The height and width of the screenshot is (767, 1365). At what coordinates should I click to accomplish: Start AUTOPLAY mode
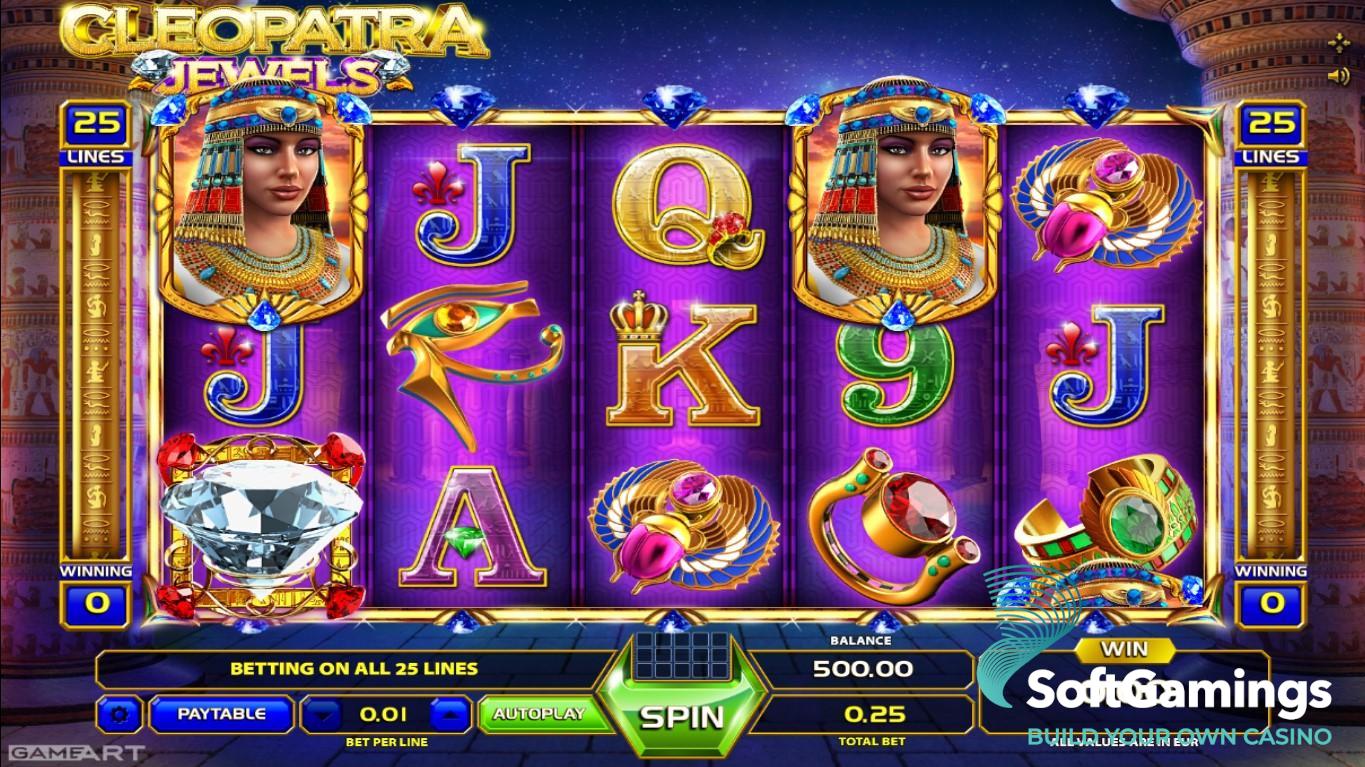[538, 714]
